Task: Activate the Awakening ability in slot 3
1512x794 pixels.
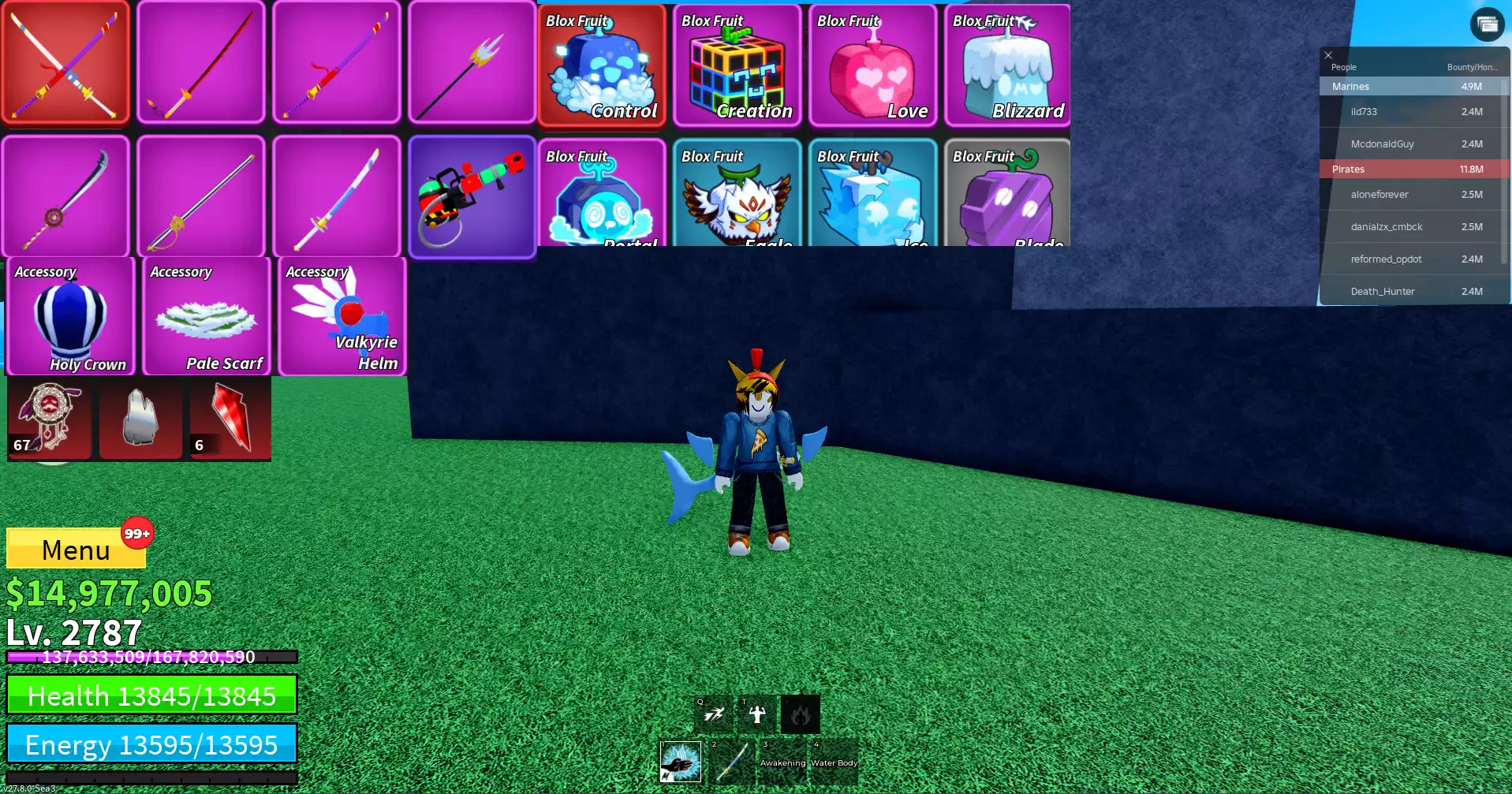Action: pos(782,762)
